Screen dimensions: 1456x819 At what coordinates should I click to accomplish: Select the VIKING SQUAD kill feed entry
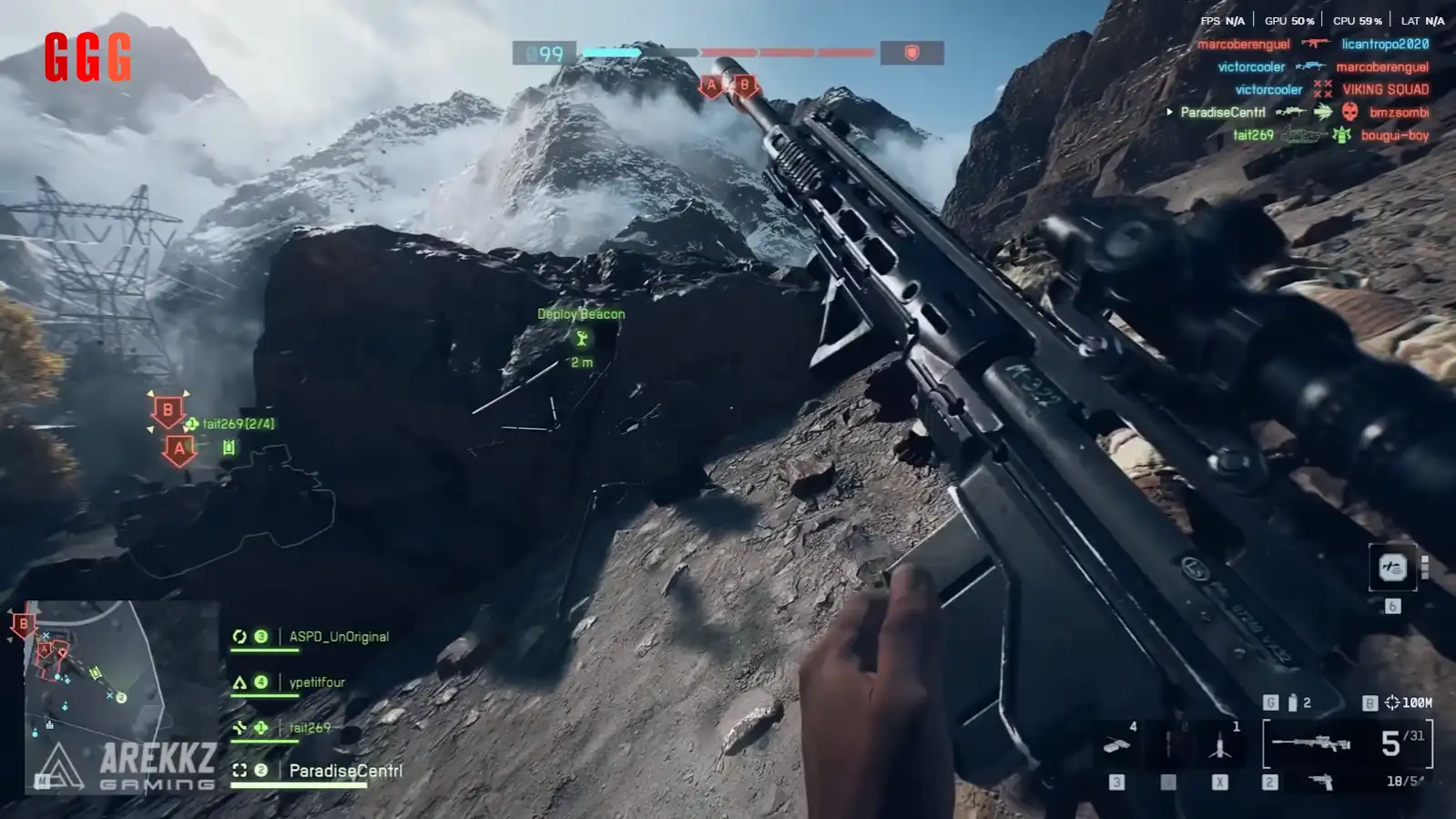coord(1385,89)
